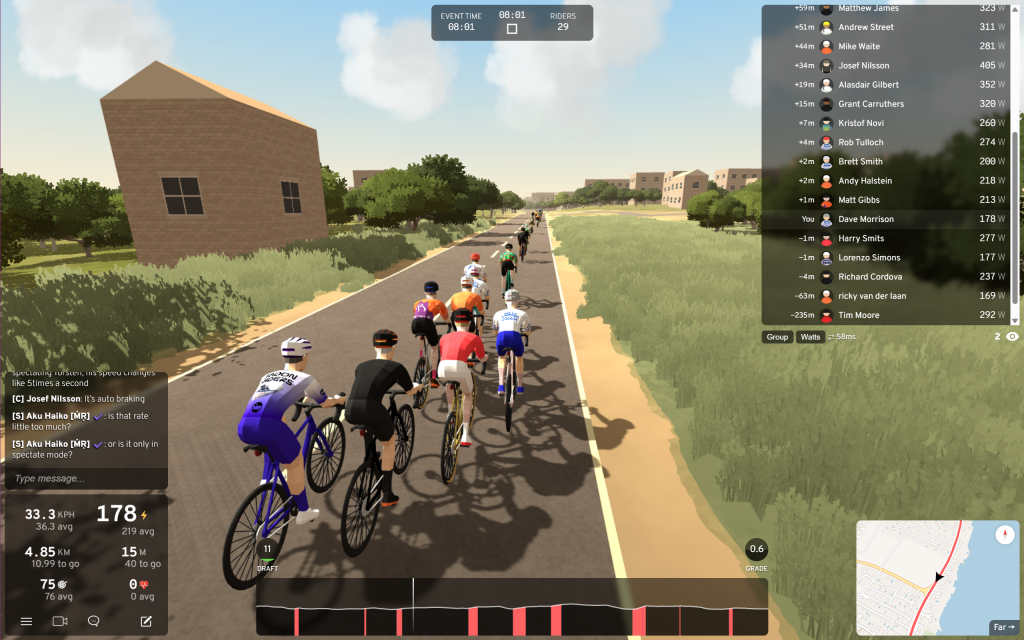The width and height of the screenshot is (1024, 640).
Task: Click the elevation profile bar
Action: coord(511,607)
